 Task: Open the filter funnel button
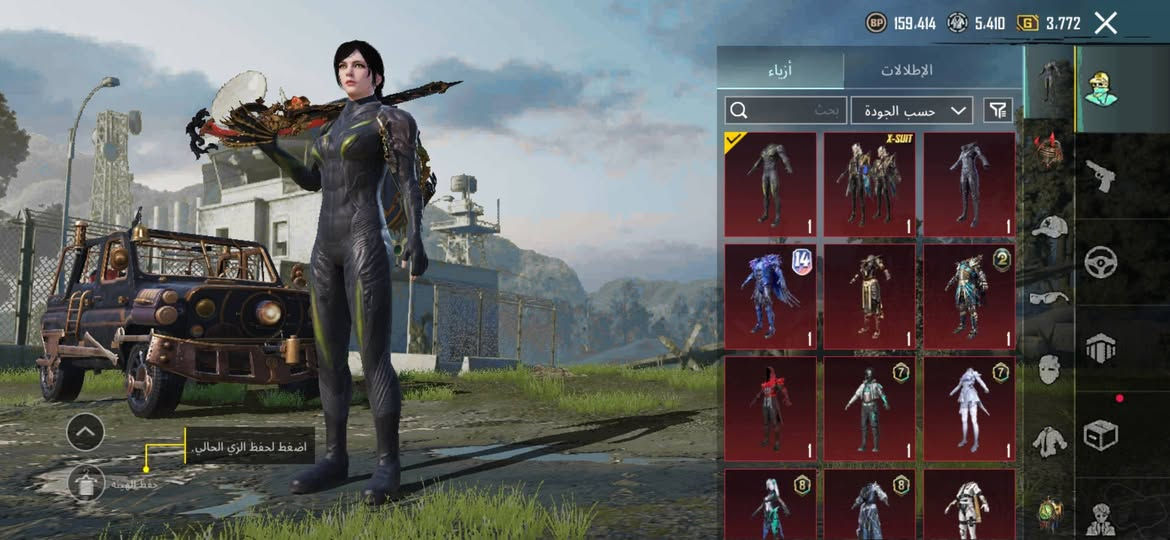point(998,110)
